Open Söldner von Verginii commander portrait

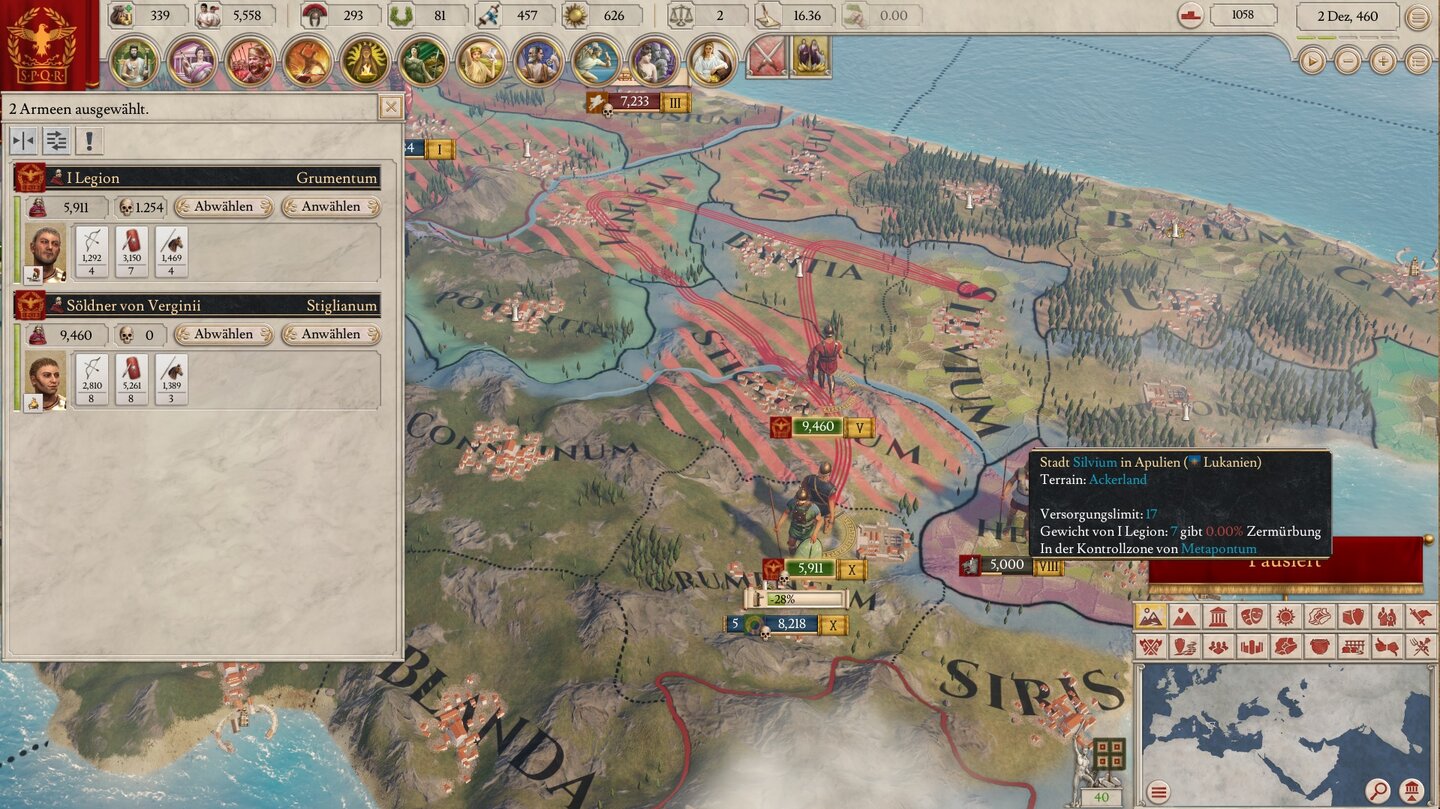(45, 380)
